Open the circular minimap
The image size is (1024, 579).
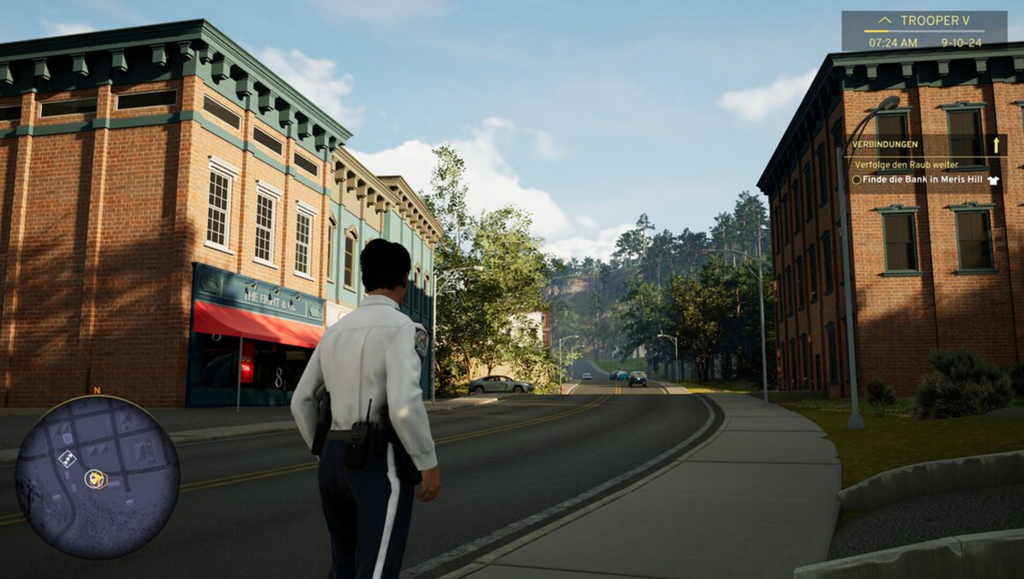tap(97, 477)
